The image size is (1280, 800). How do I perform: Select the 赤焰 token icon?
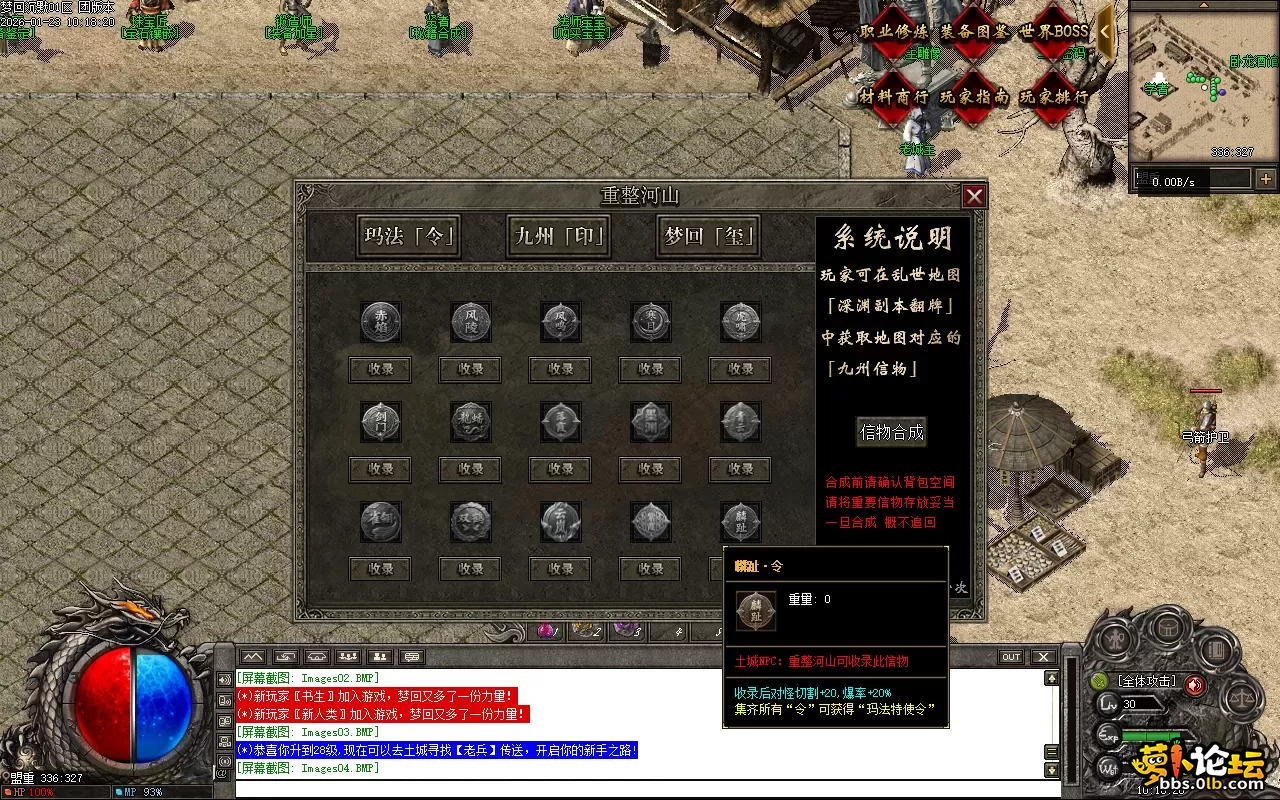pyautogui.click(x=380, y=322)
